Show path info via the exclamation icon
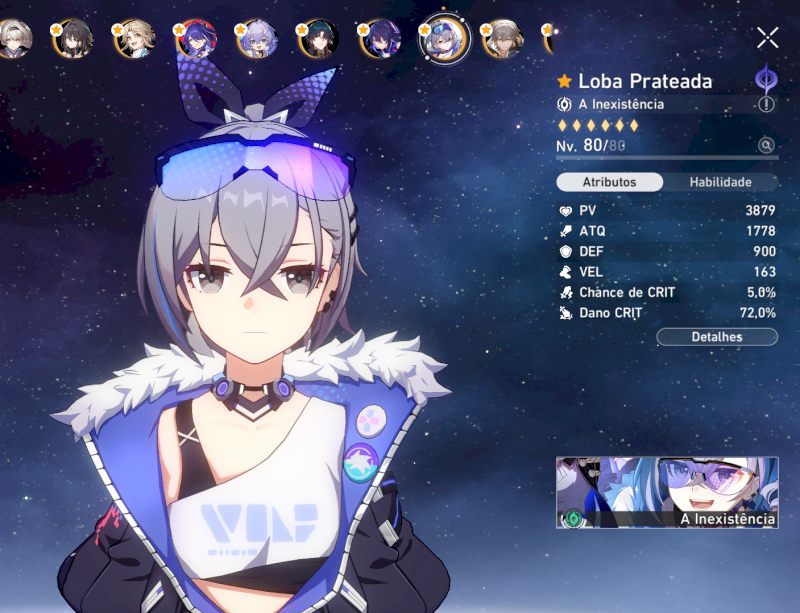The image size is (800, 613). tap(766, 104)
